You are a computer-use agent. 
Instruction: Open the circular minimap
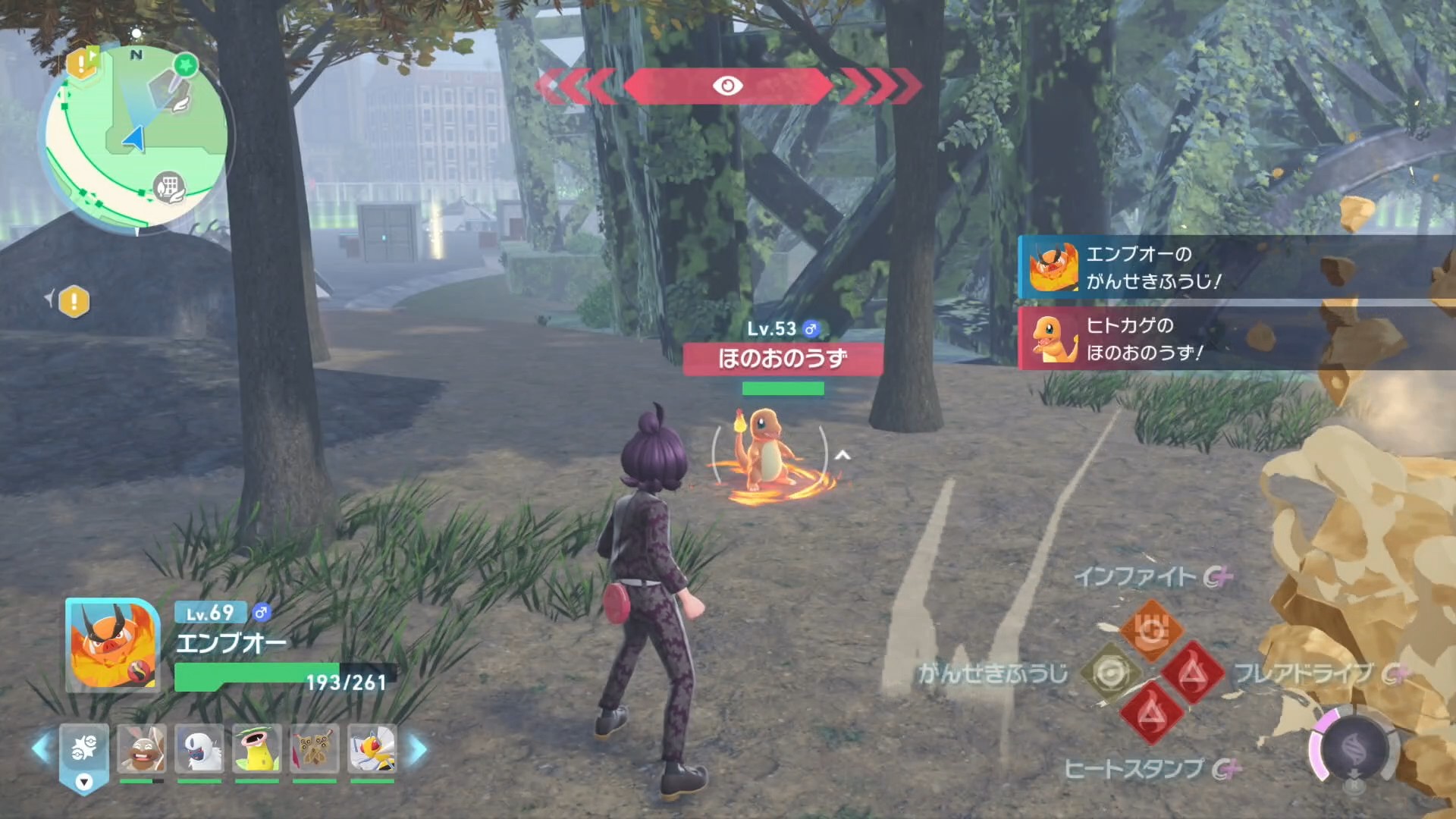tap(136, 136)
